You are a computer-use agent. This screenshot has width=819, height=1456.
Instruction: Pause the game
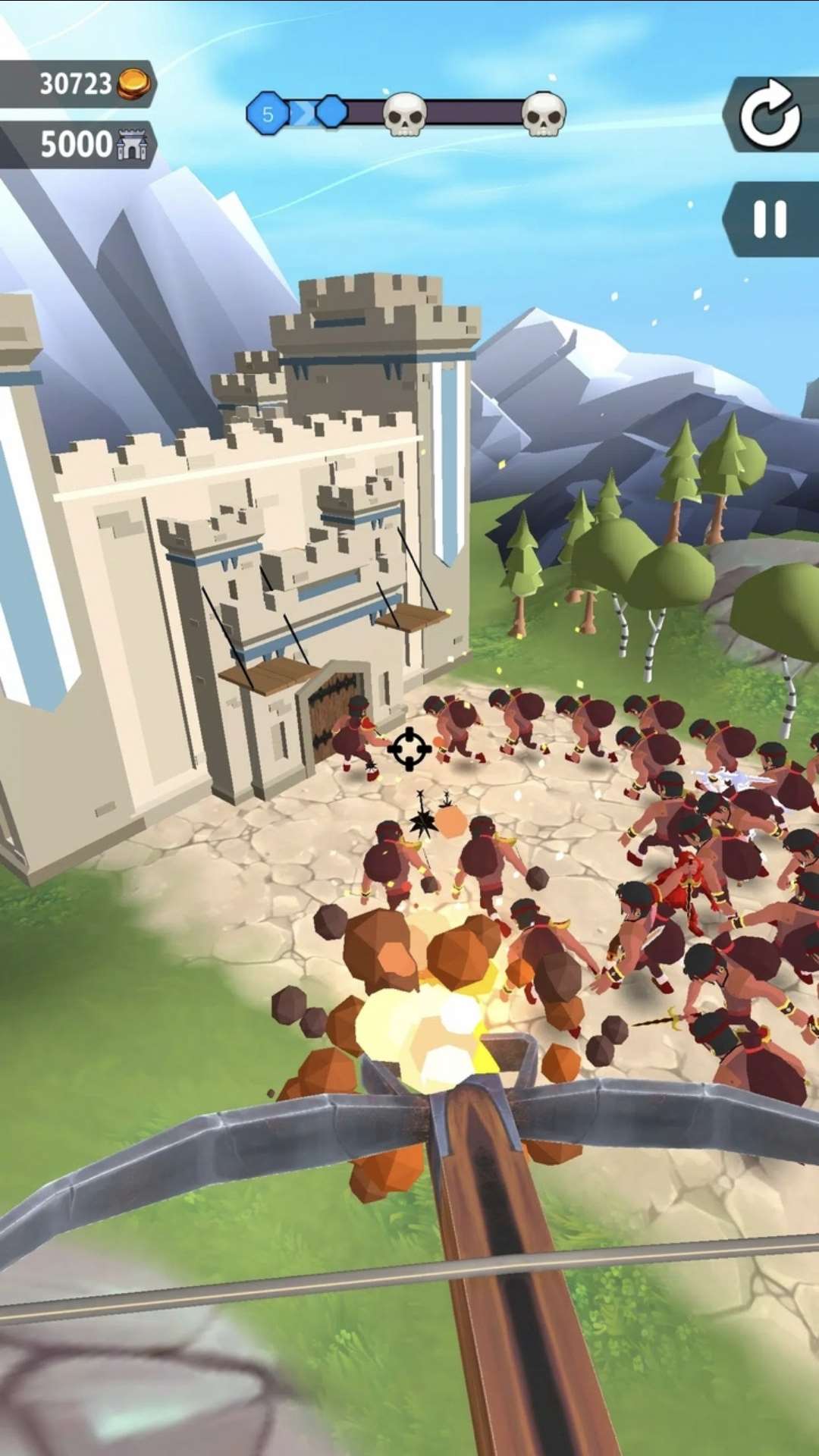[x=770, y=220]
